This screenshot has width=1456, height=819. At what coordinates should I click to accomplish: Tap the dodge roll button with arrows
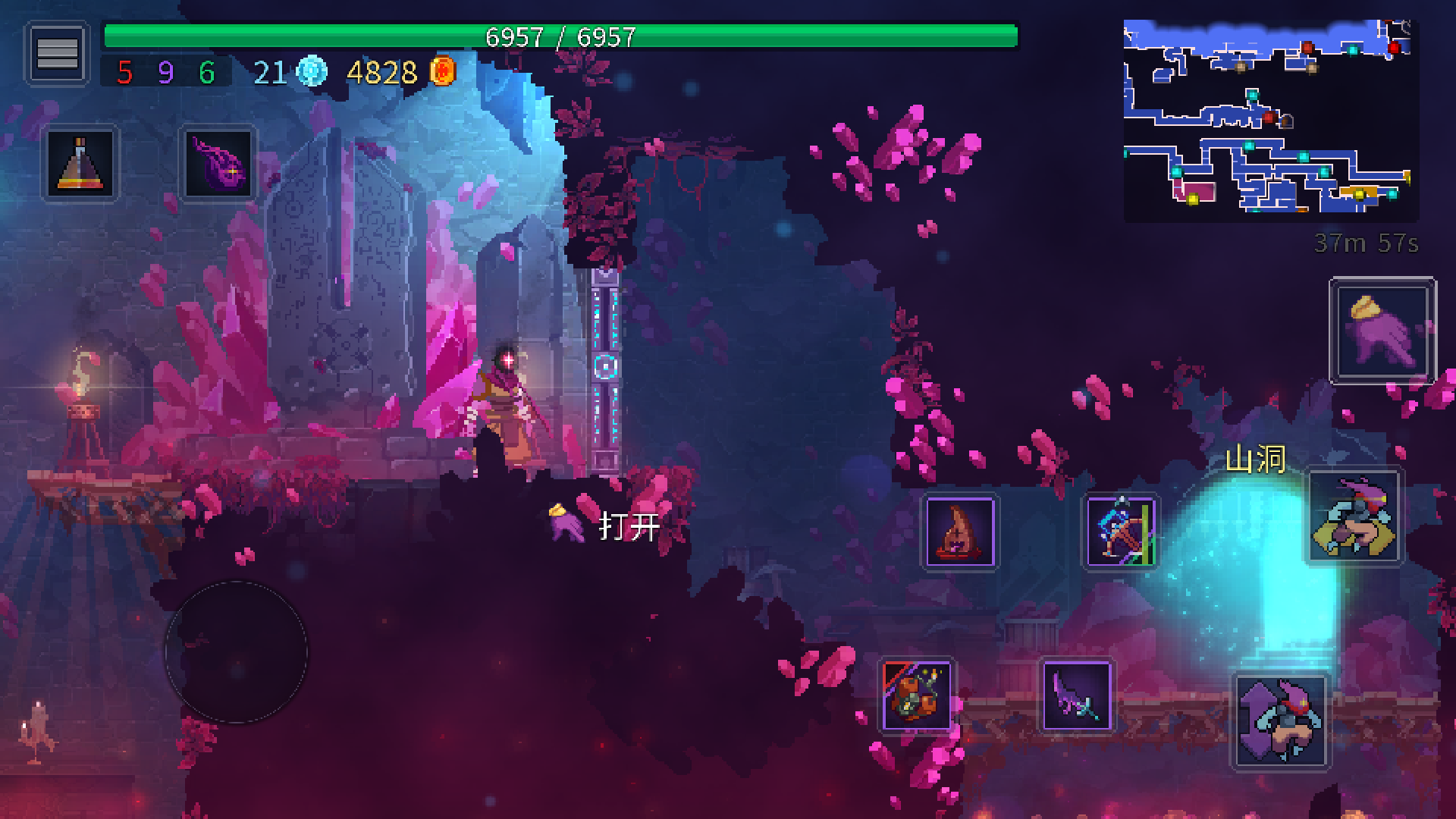tap(1280, 721)
